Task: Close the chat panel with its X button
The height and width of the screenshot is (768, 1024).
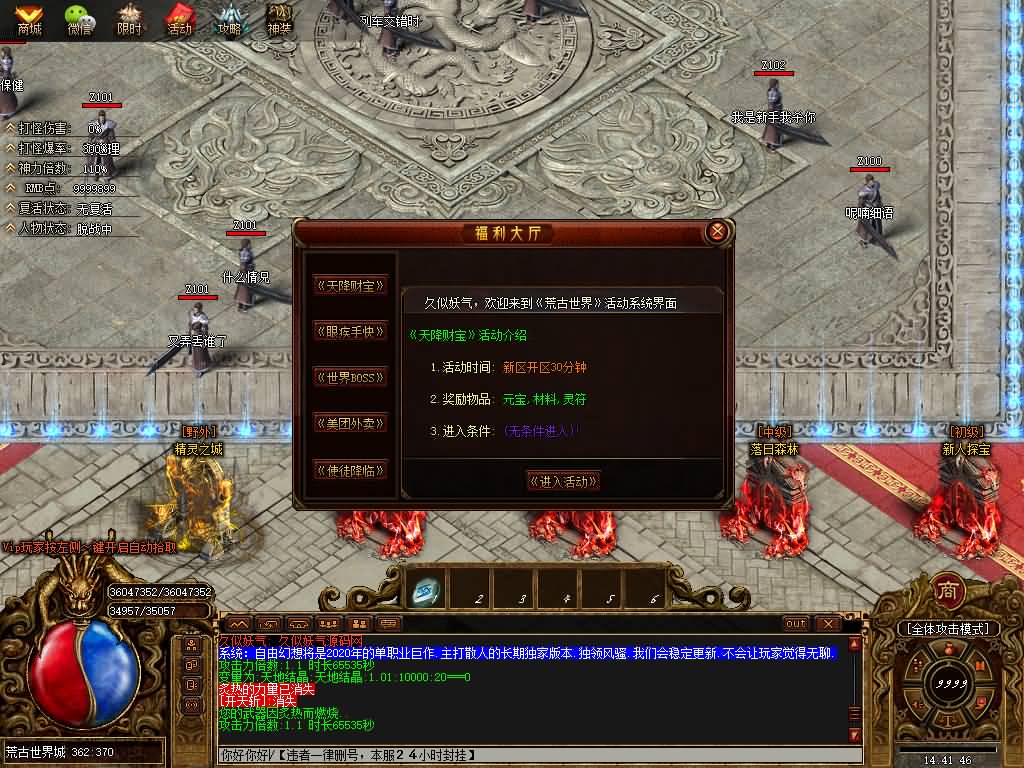Action: [827, 623]
